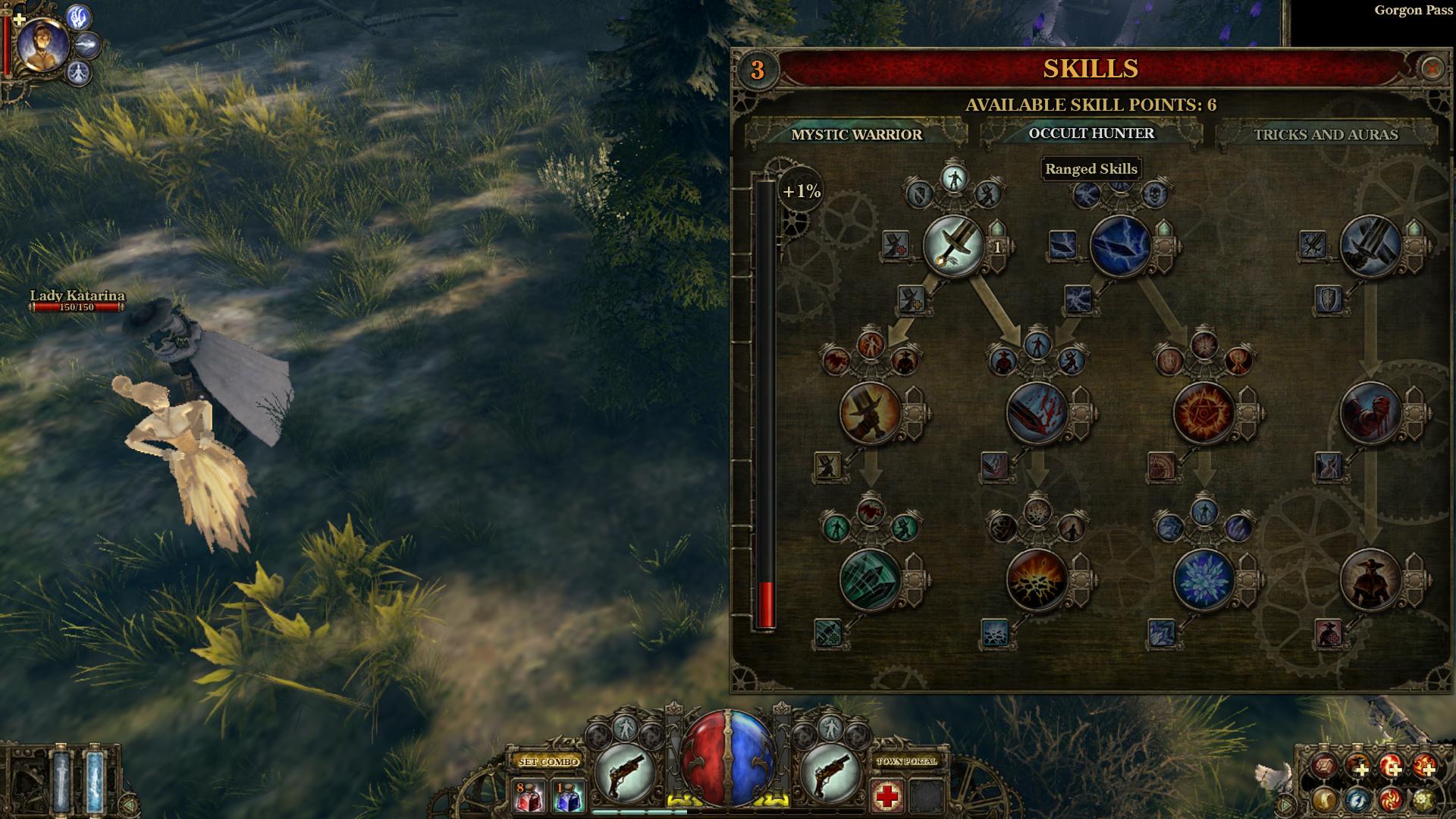Screen dimensions: 1456x819
Task: Choose the blue lightning shard skill
Action: [x=1121, y=246]
